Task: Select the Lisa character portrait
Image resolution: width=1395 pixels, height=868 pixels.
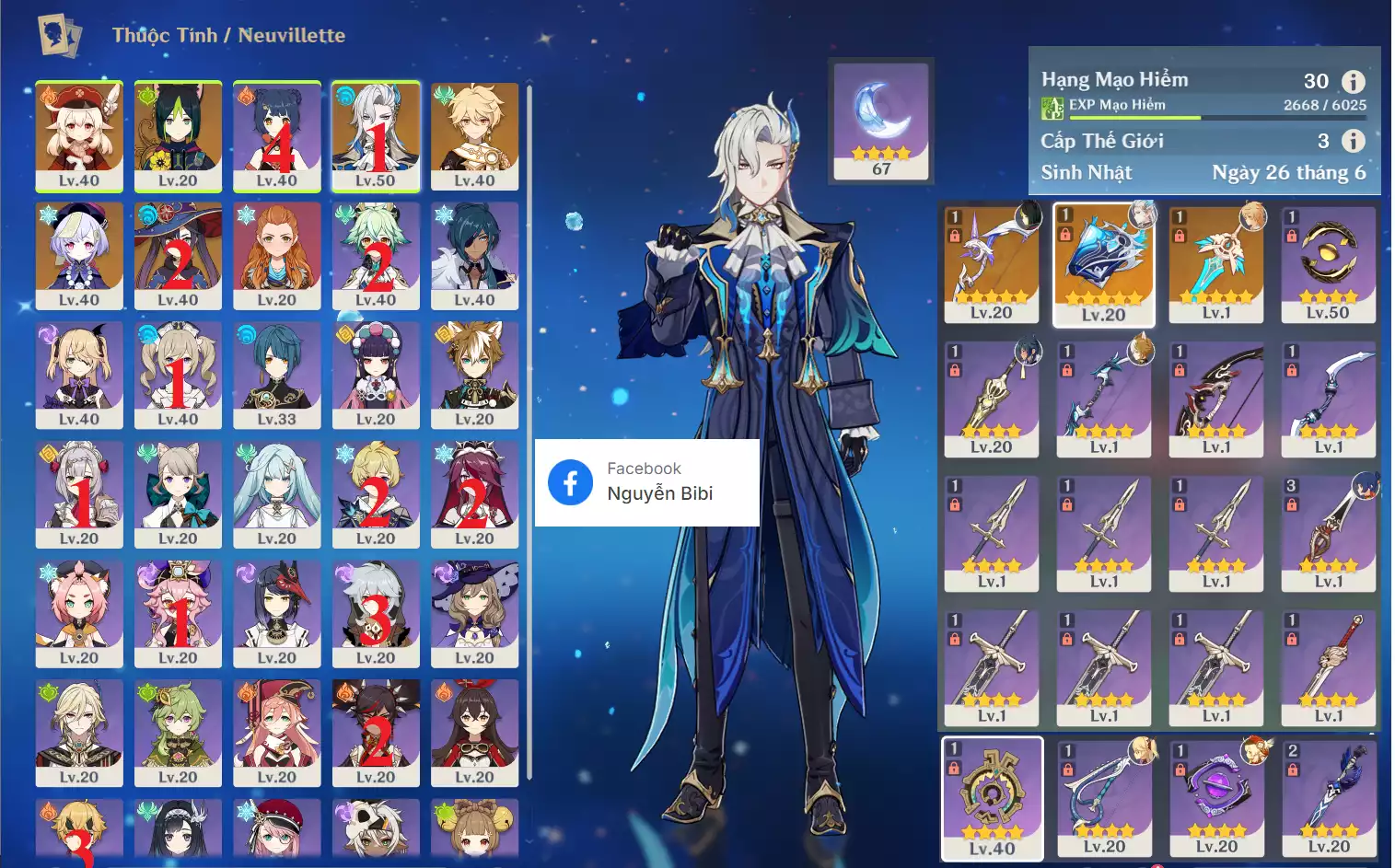Action: [474, 613]
